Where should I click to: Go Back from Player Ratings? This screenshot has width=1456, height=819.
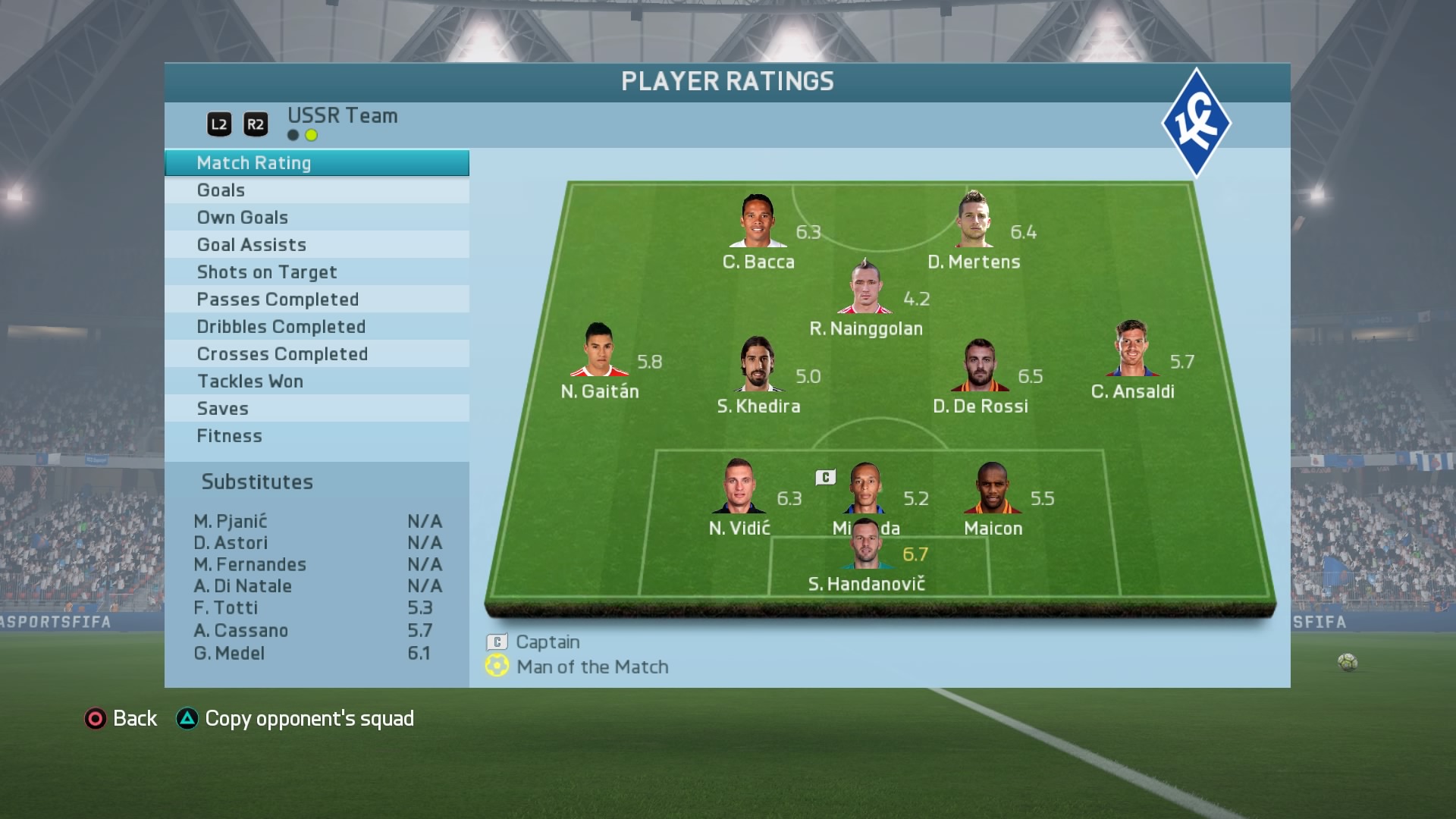point(121,718)
